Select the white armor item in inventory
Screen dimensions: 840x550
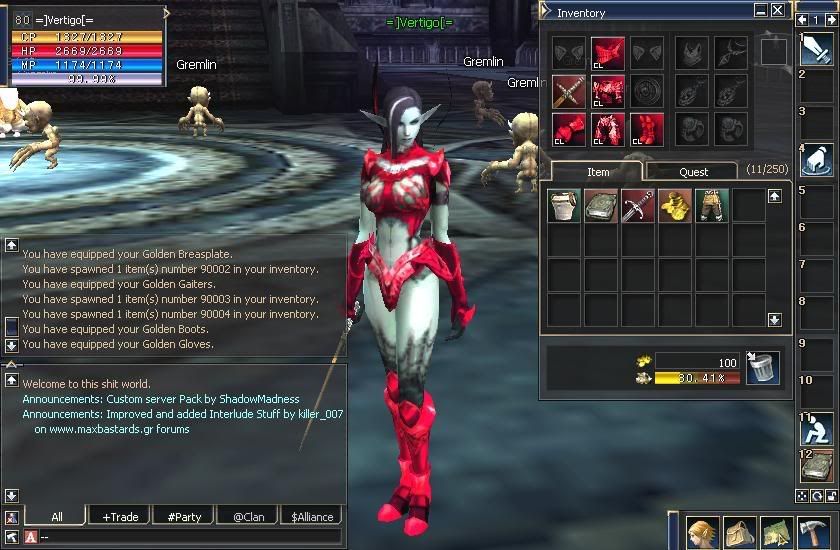pyautogui.click(x=564, y=205)
